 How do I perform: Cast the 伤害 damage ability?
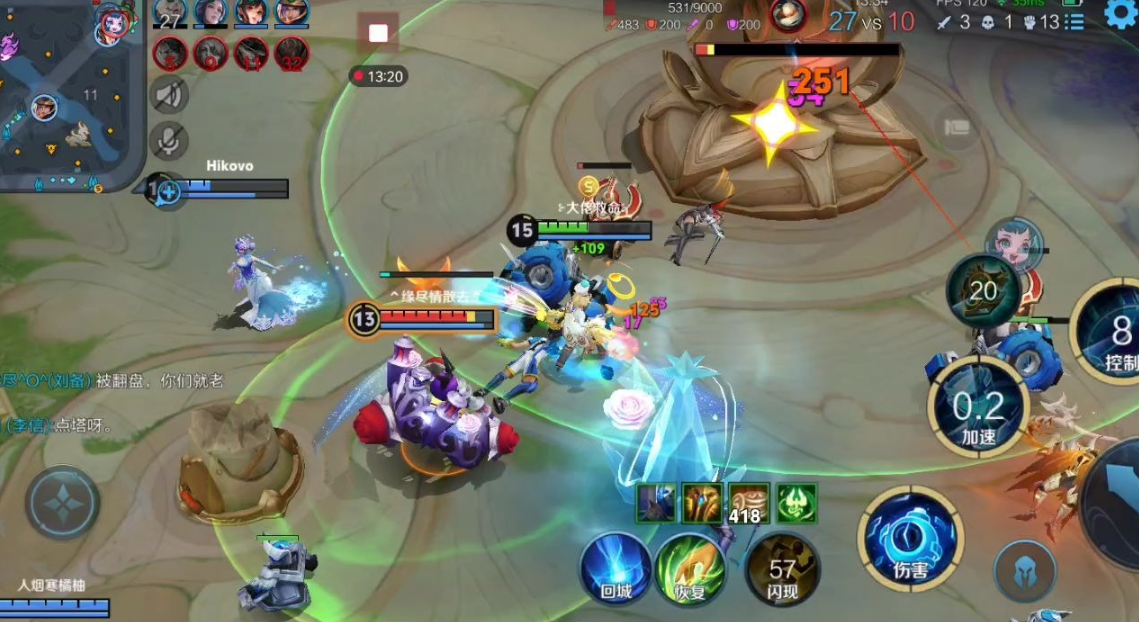pos(910,539)
